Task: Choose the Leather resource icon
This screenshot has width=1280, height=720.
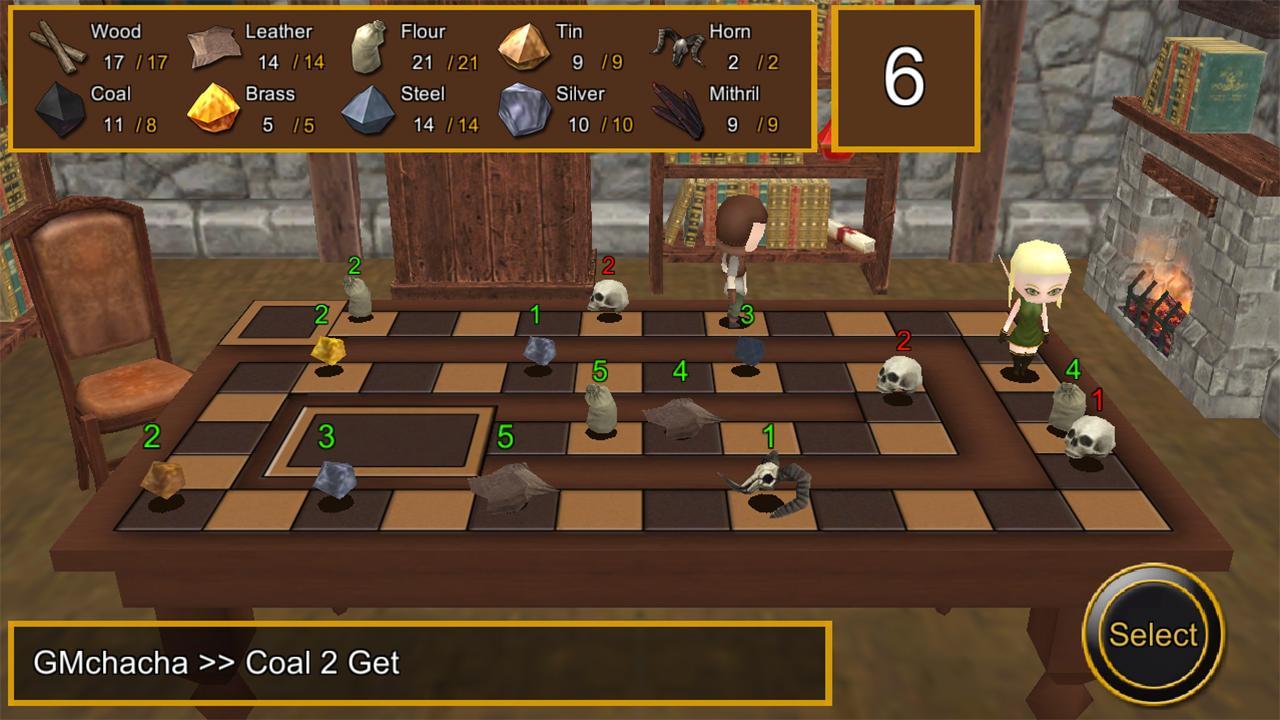Action: pyautogui.click(x=213, y=46)
